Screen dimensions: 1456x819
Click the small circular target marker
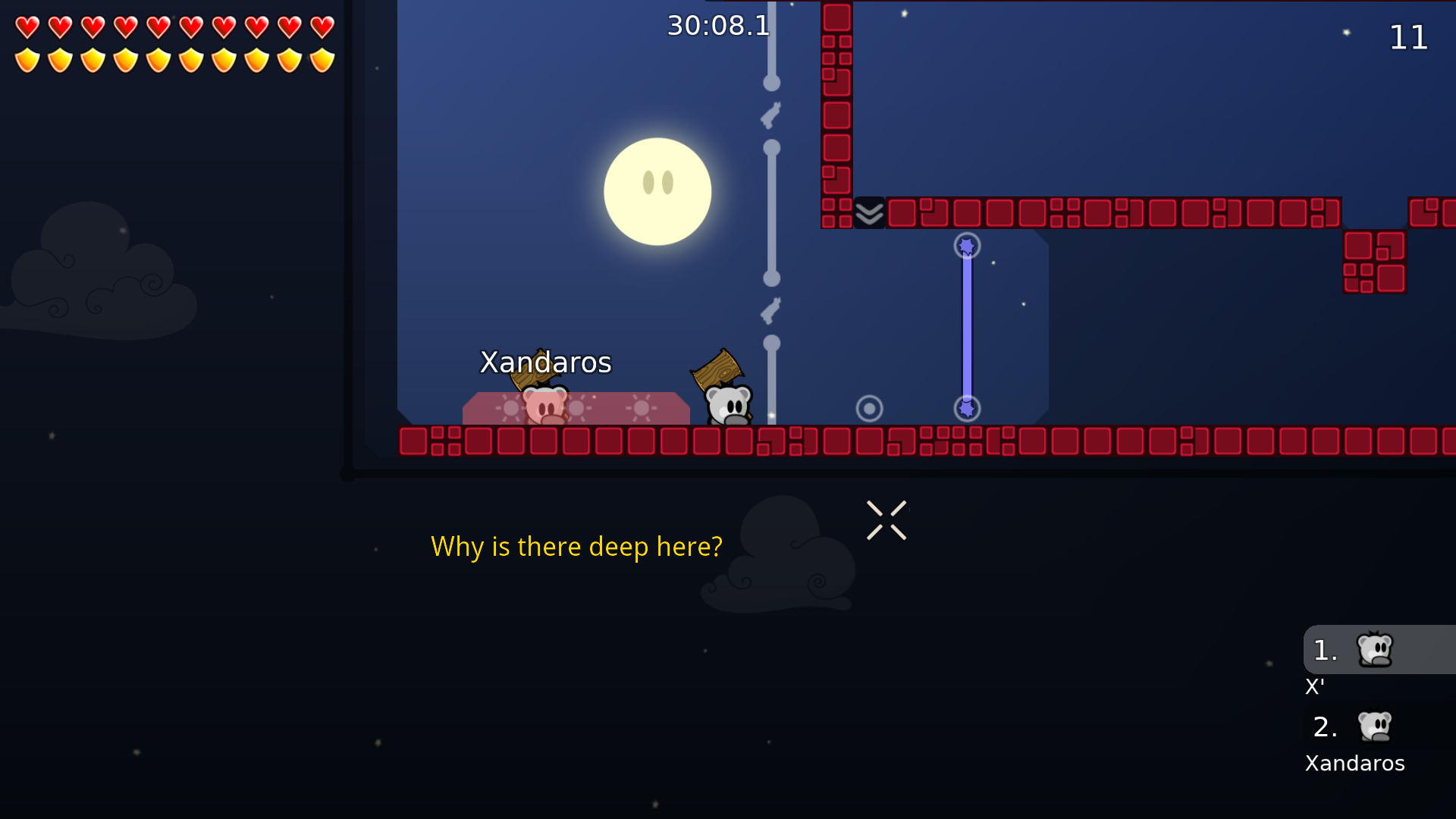(x=869, y=408)
